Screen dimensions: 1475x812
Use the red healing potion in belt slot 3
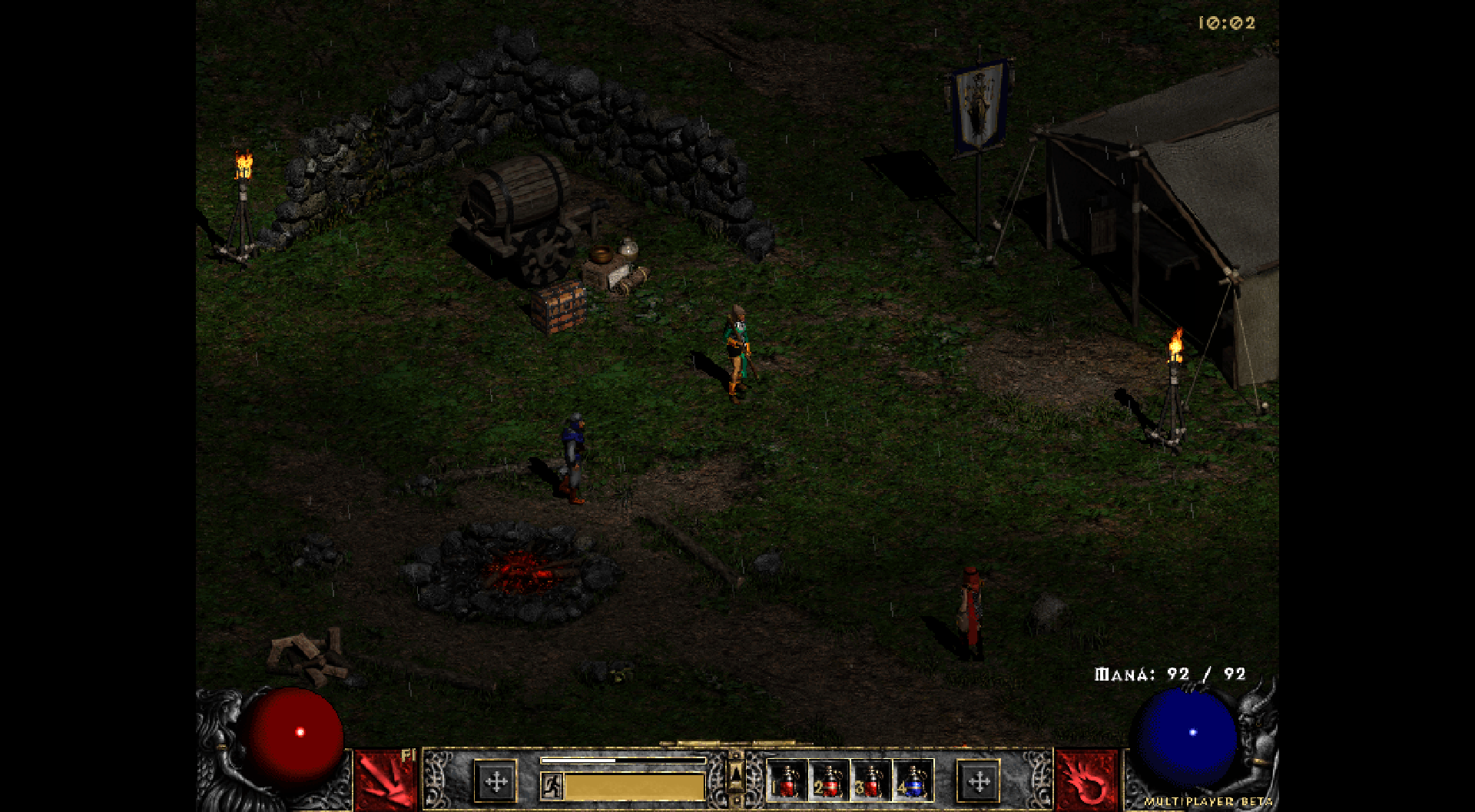[870, 781]
